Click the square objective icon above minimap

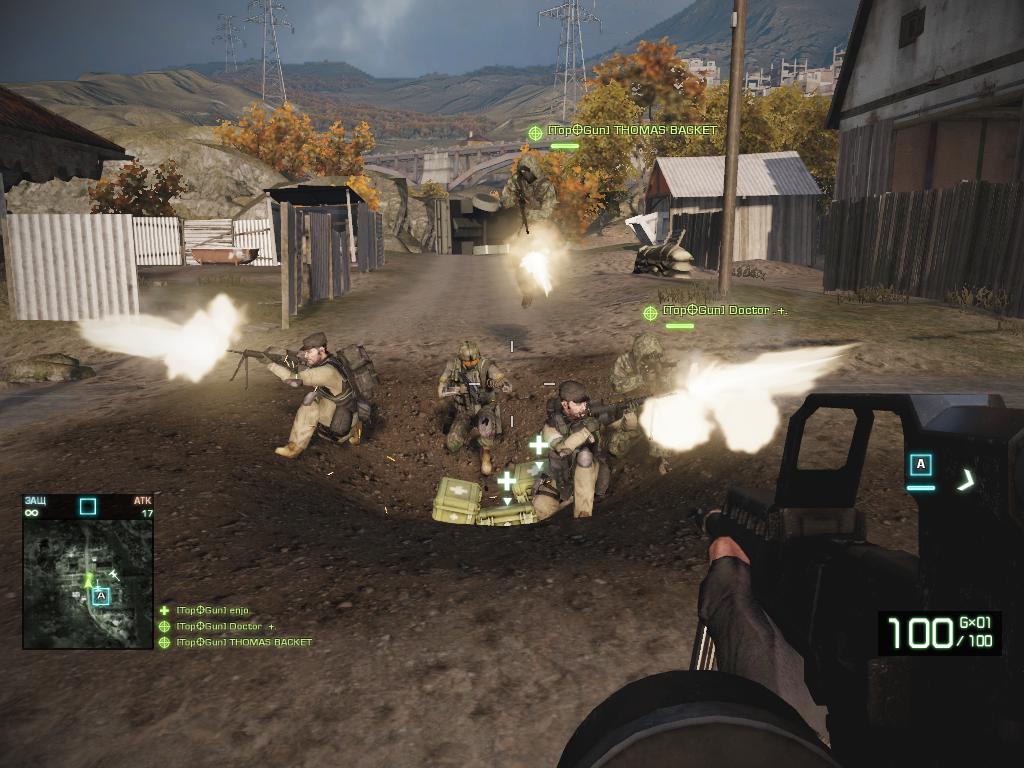pos(88,506)
